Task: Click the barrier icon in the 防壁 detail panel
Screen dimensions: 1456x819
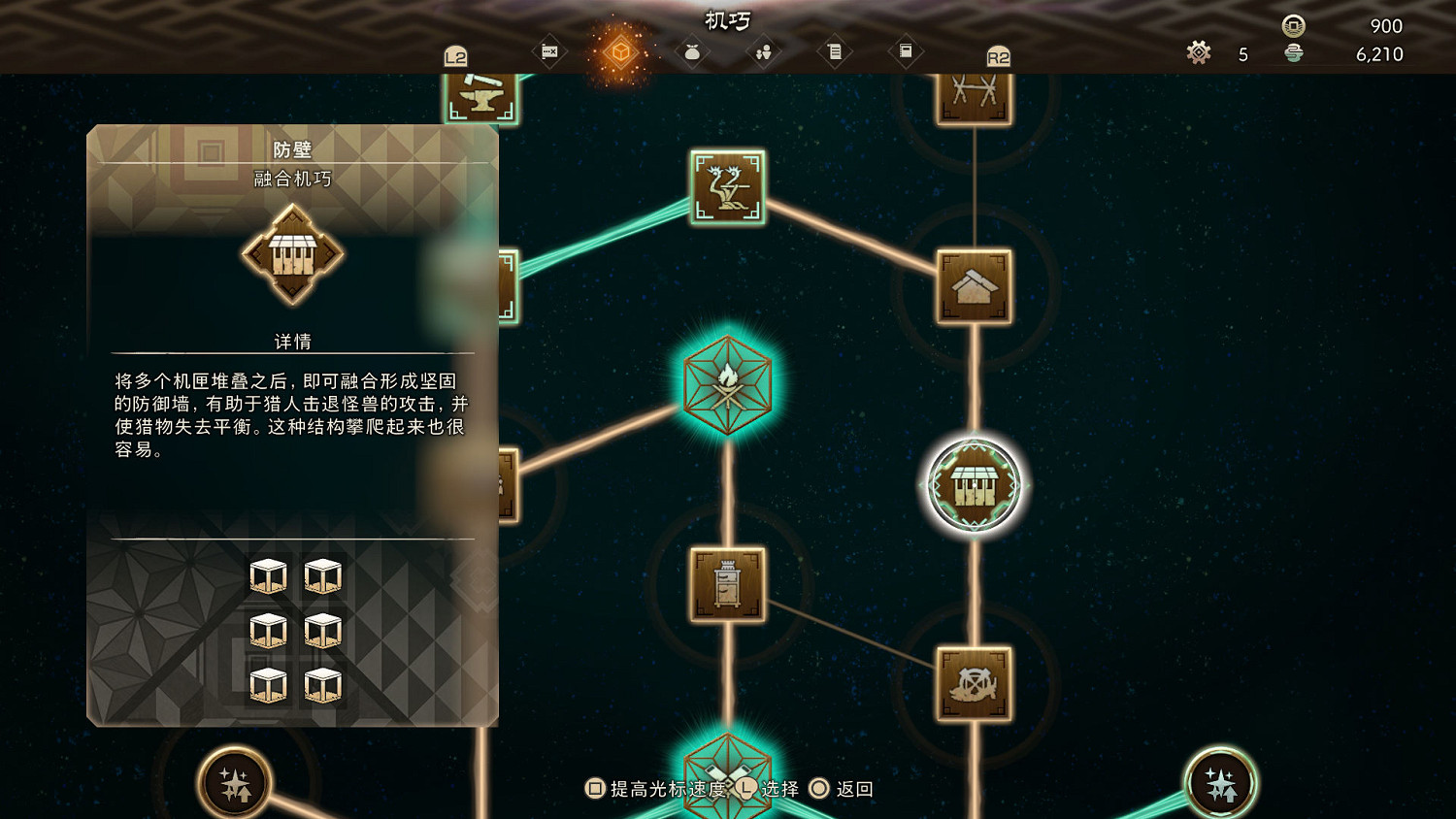Action: 291,252
